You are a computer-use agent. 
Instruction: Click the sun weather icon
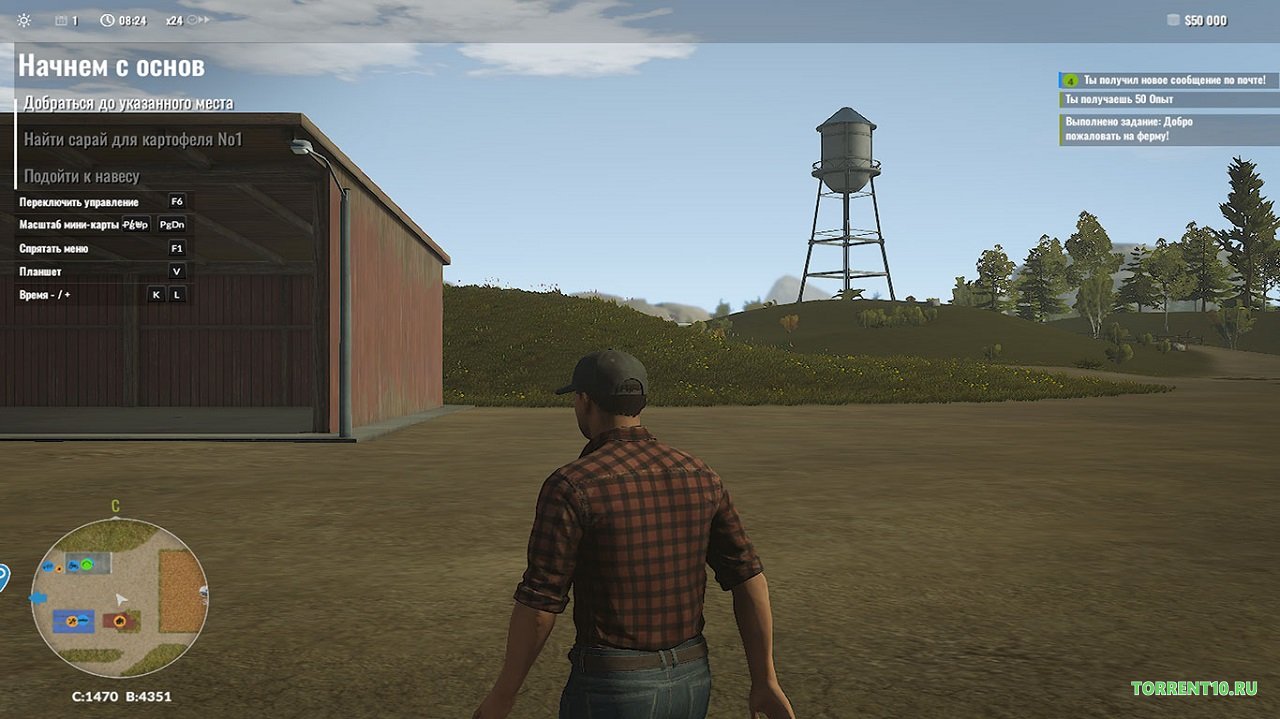(x=24, y=21)
